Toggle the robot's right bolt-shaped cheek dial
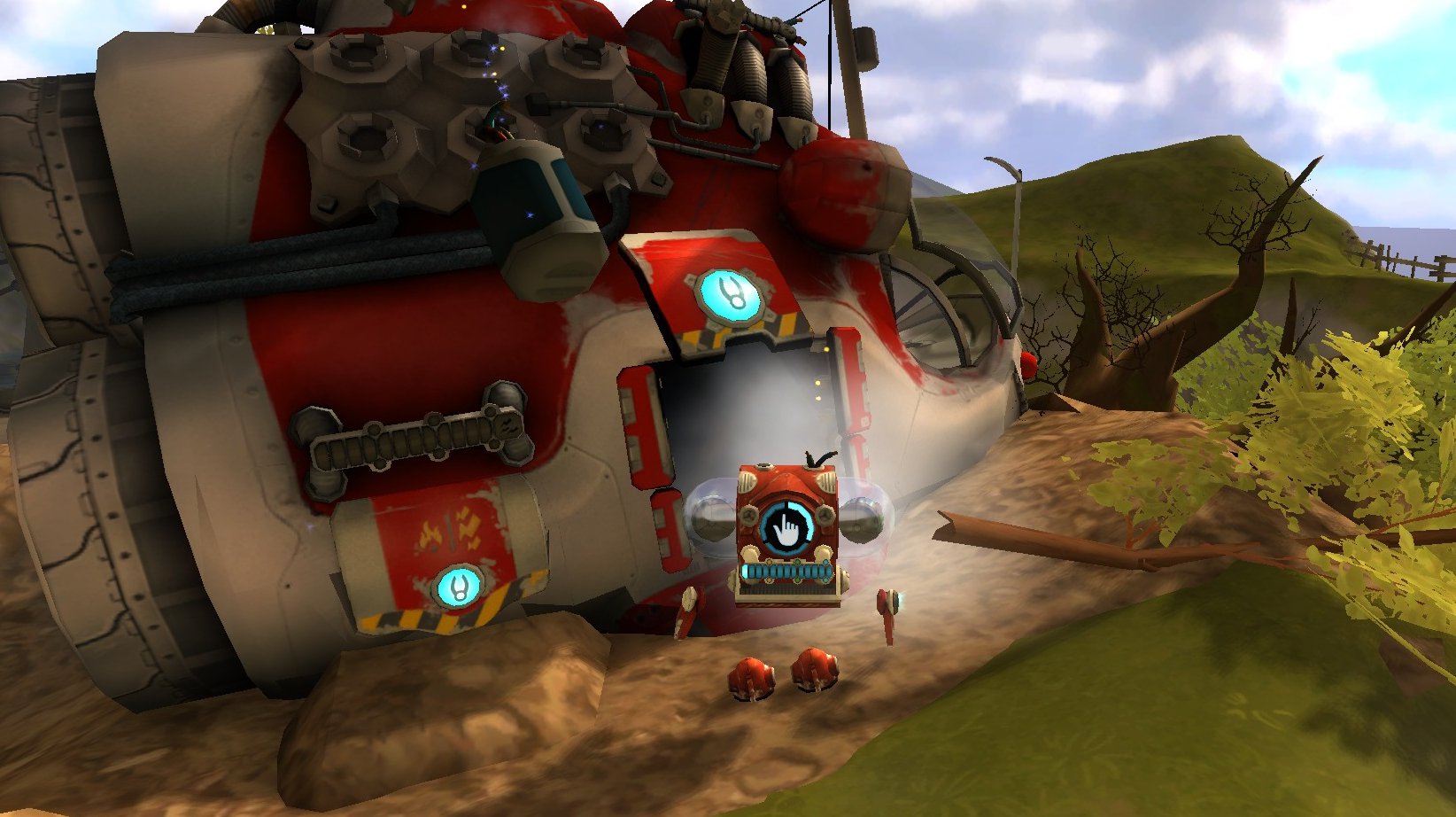 [x=825, y=515]
